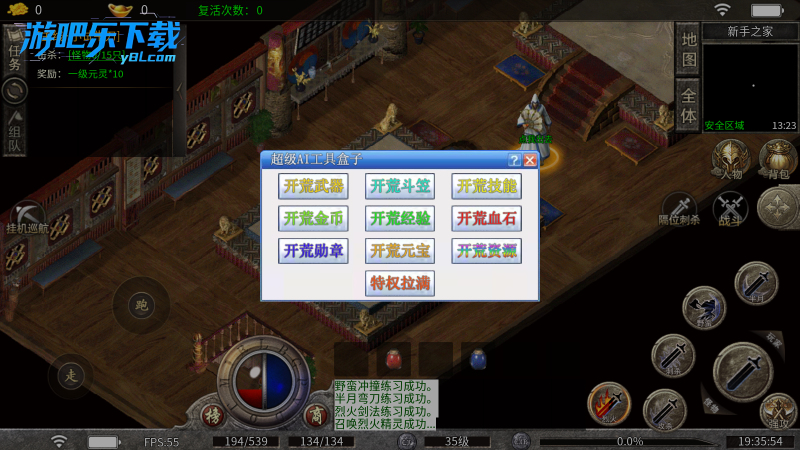
Task: Activate the 特权拉满 button
Action: (400, 282)
